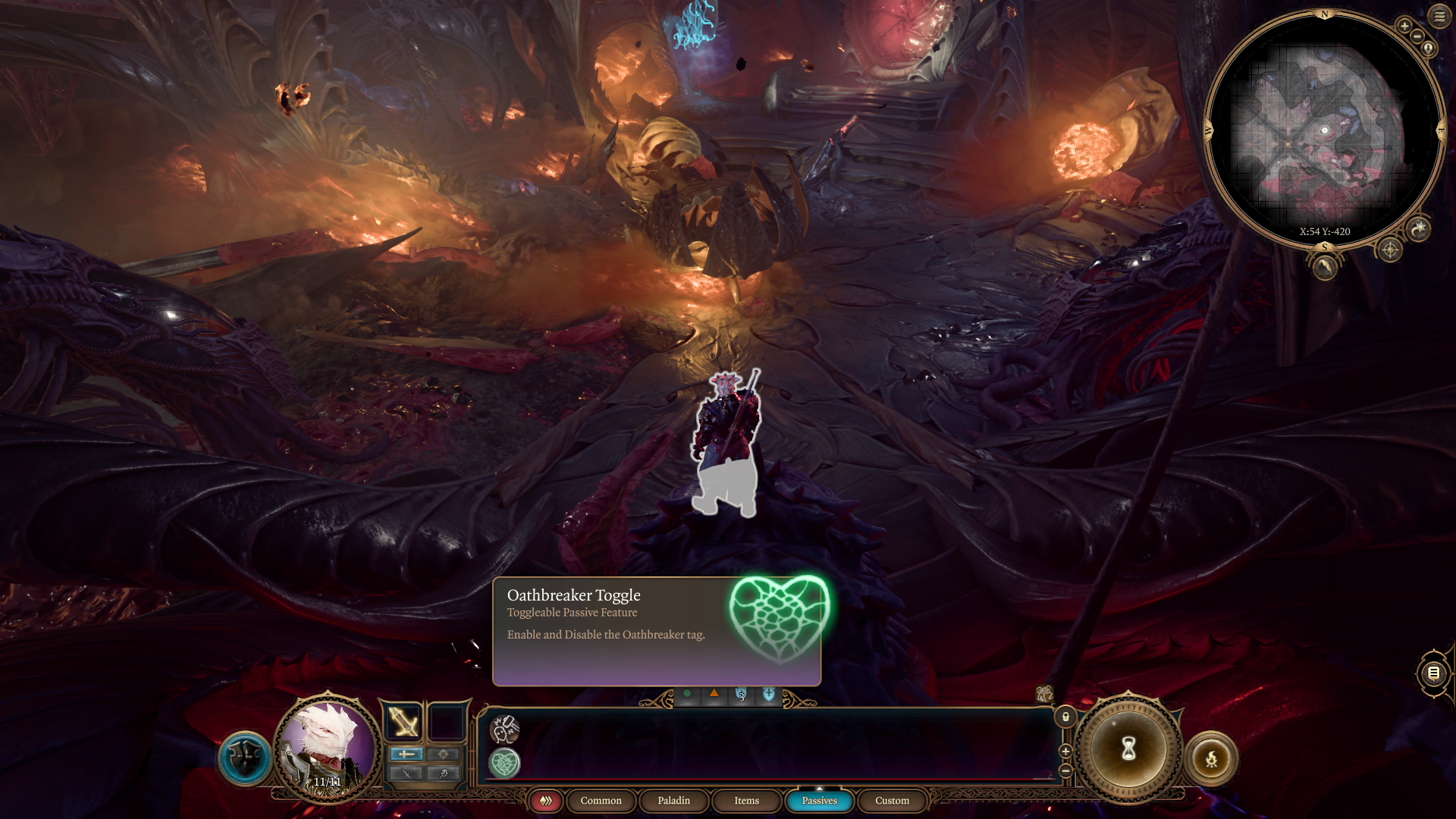Open the campfire rest button
The image size is (1456, 819).
[x=1211, y=758]
